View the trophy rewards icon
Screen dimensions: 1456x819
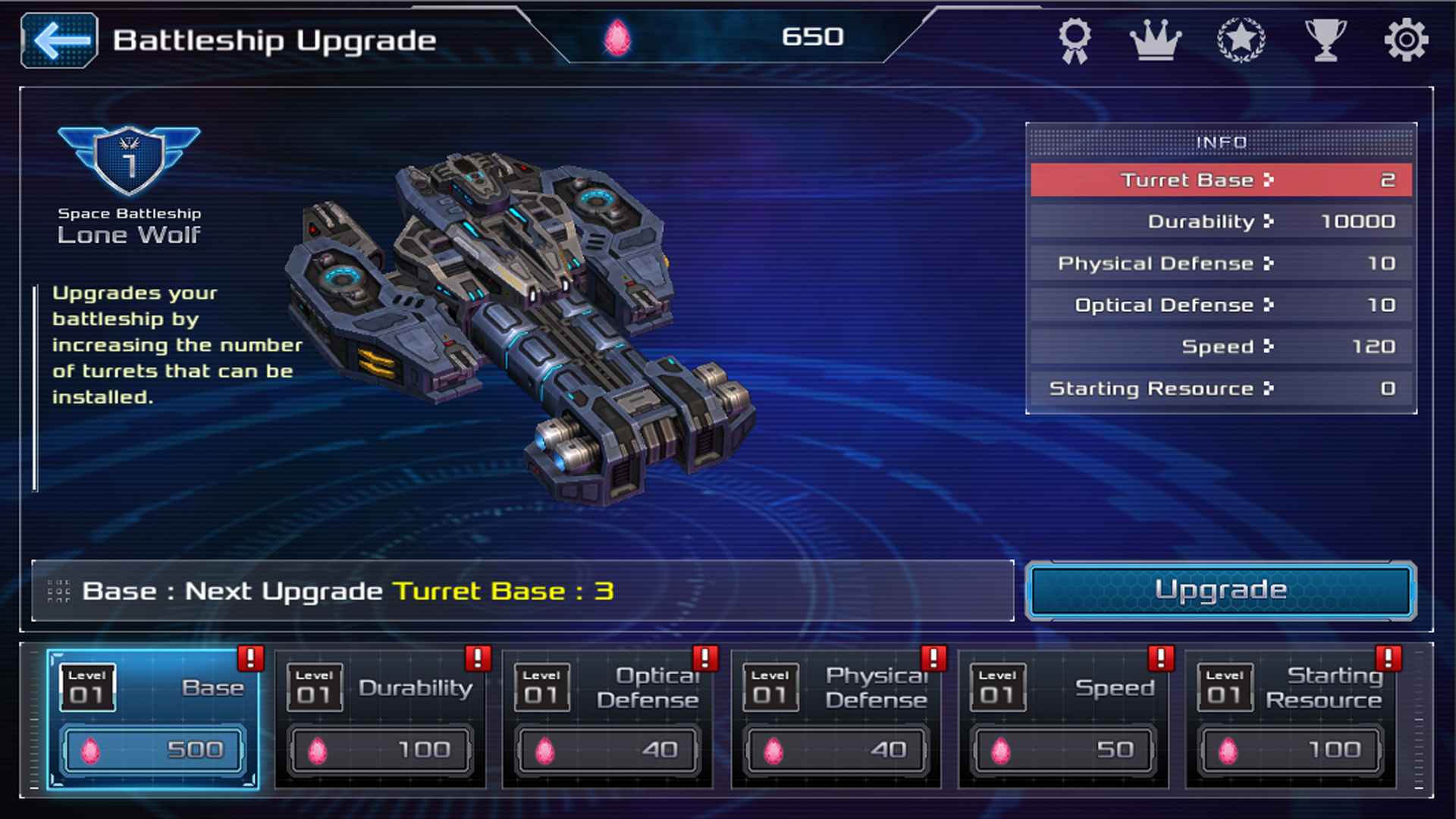click(x=1326, y=39)
